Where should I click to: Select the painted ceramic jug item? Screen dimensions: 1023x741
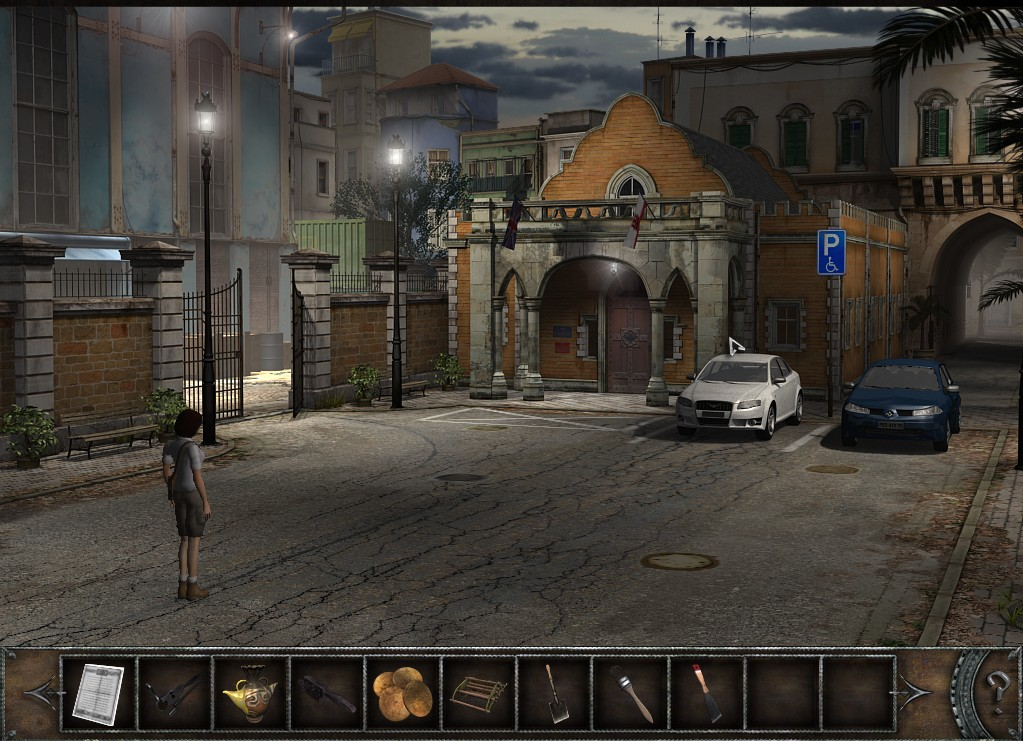(247, 693)
